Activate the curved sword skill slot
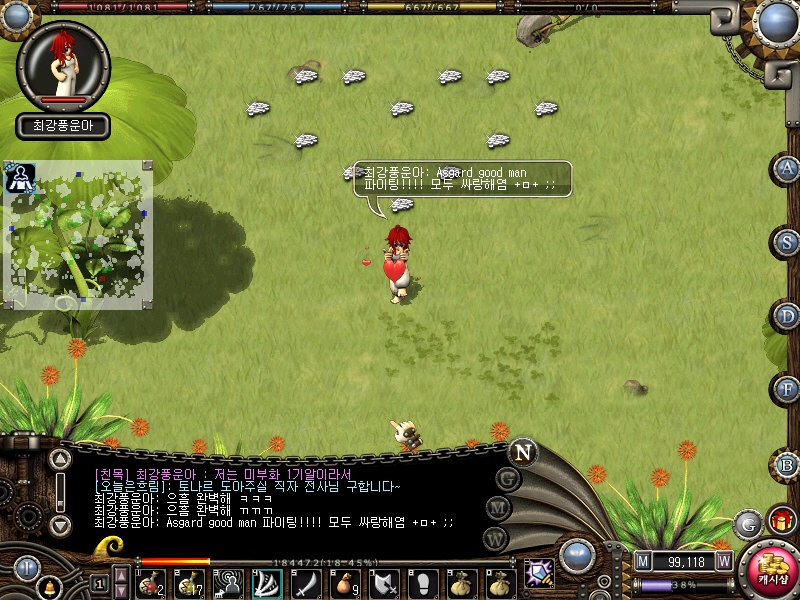 click(x=306, y=582)
